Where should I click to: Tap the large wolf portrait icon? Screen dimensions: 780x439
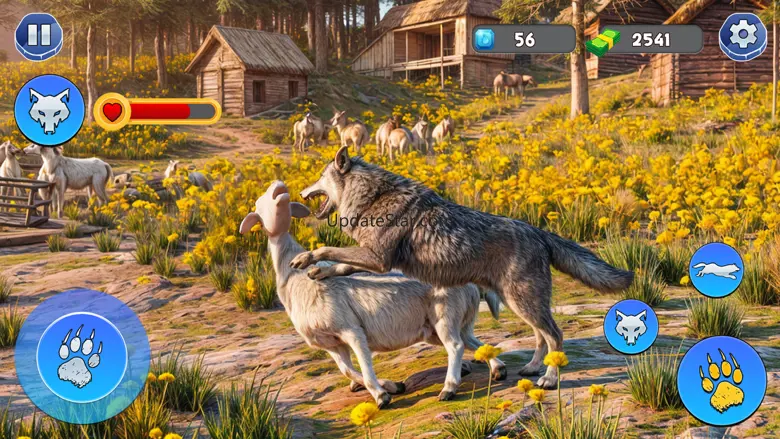49,110
